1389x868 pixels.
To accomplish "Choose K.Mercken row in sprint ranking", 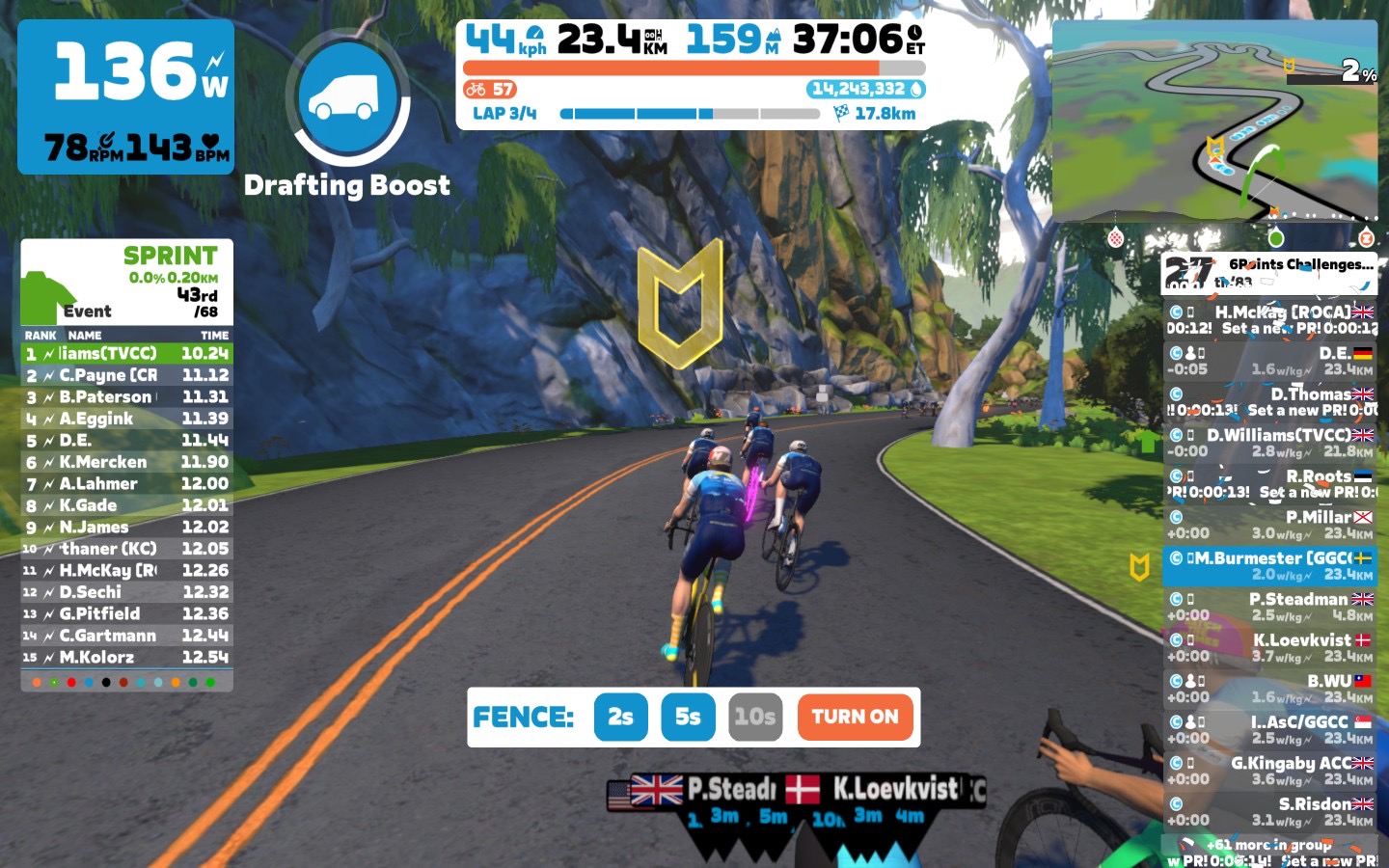I will coord(126,462).
